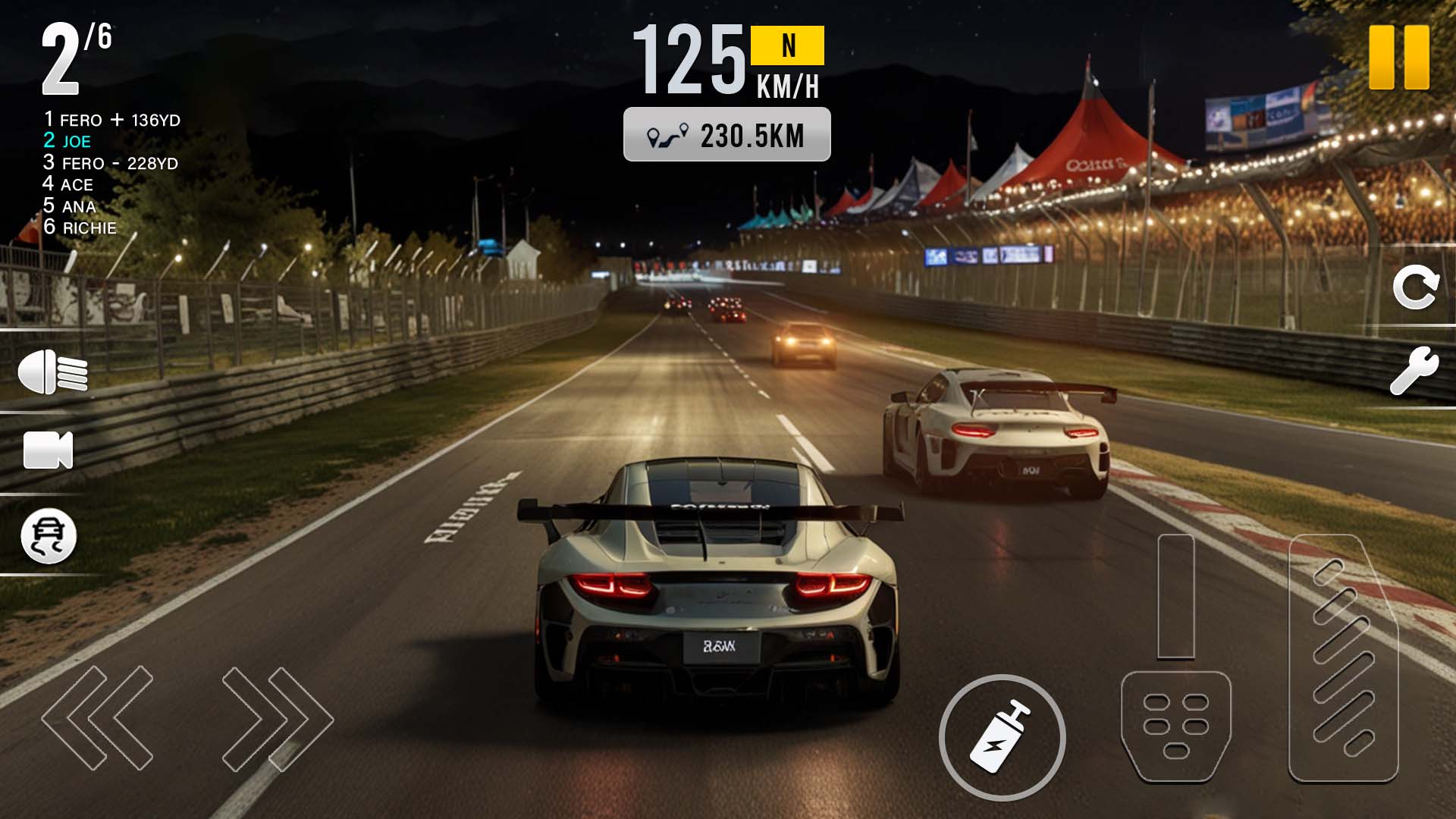Screen dimensions: 1456x819
Task: Toggle the traction control car icon
Action: (x=49, y=536)
